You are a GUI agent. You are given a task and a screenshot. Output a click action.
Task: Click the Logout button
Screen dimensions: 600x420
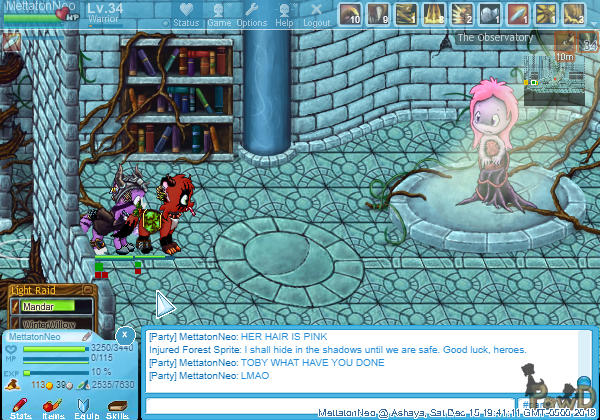[316, 15]
